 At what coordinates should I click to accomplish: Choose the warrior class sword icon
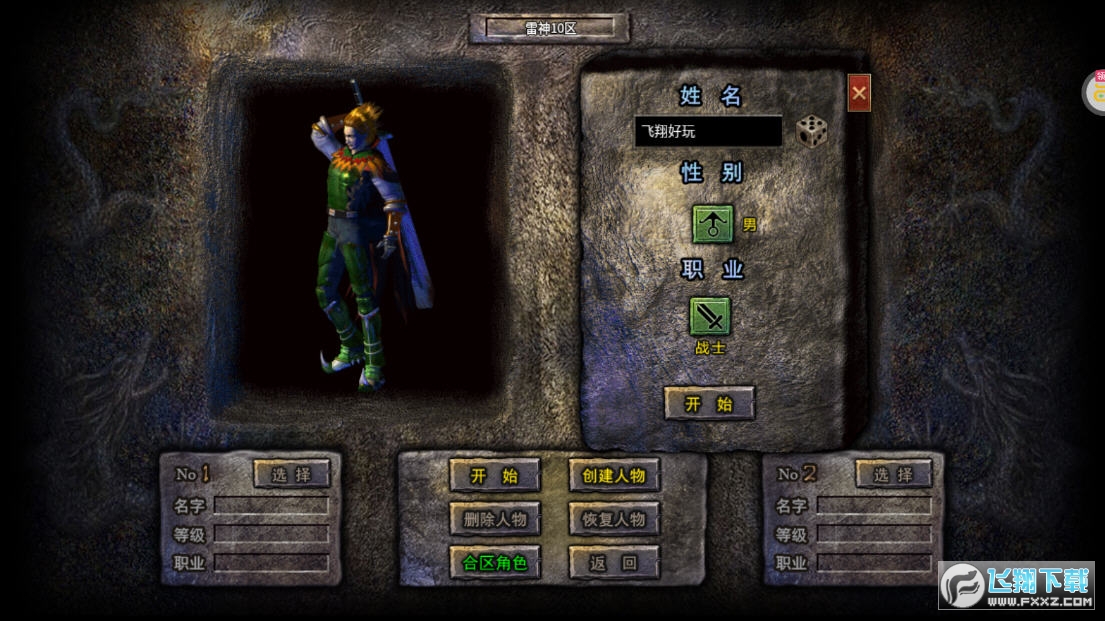click(x=710, y=317)
